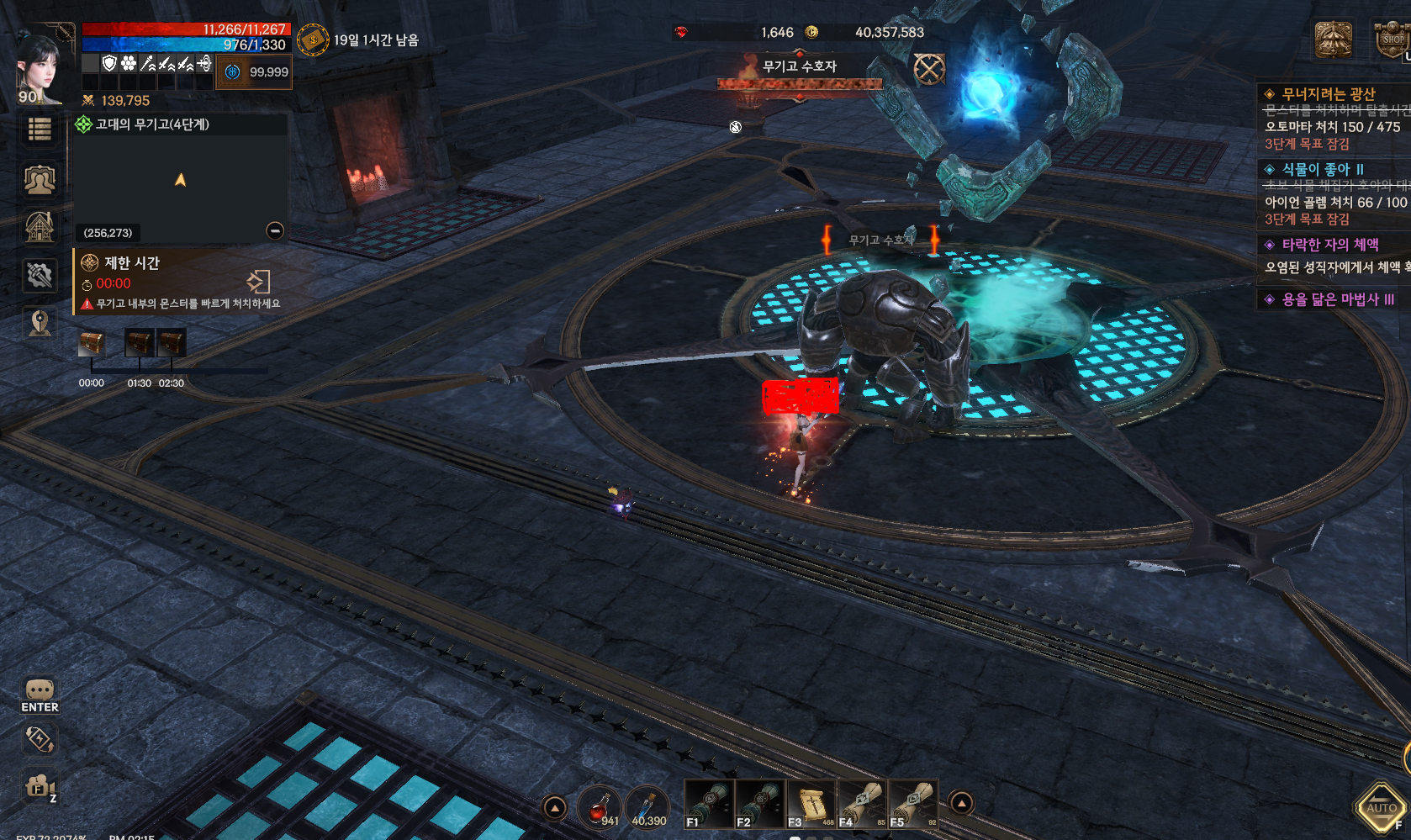Open the sword-and-gear equipment icon
Viewport: 1411px width, 840px height.
point(40,274)
